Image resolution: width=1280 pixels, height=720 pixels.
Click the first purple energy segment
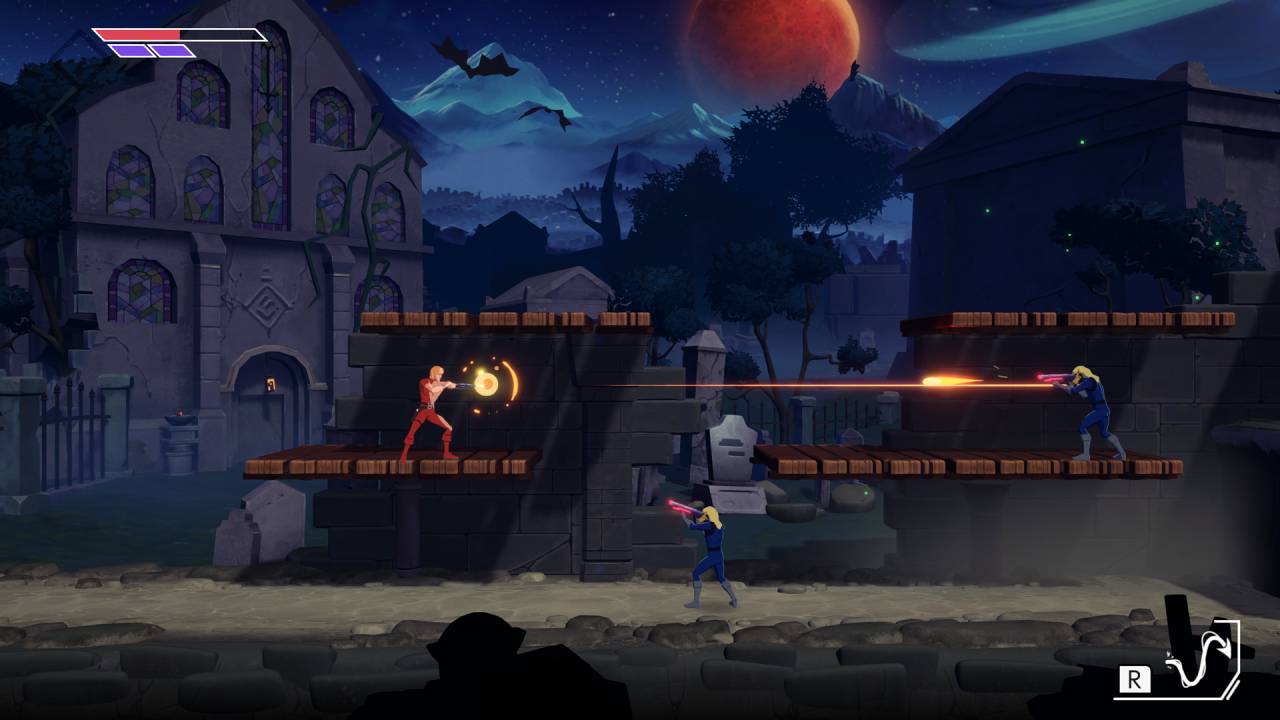133,53
